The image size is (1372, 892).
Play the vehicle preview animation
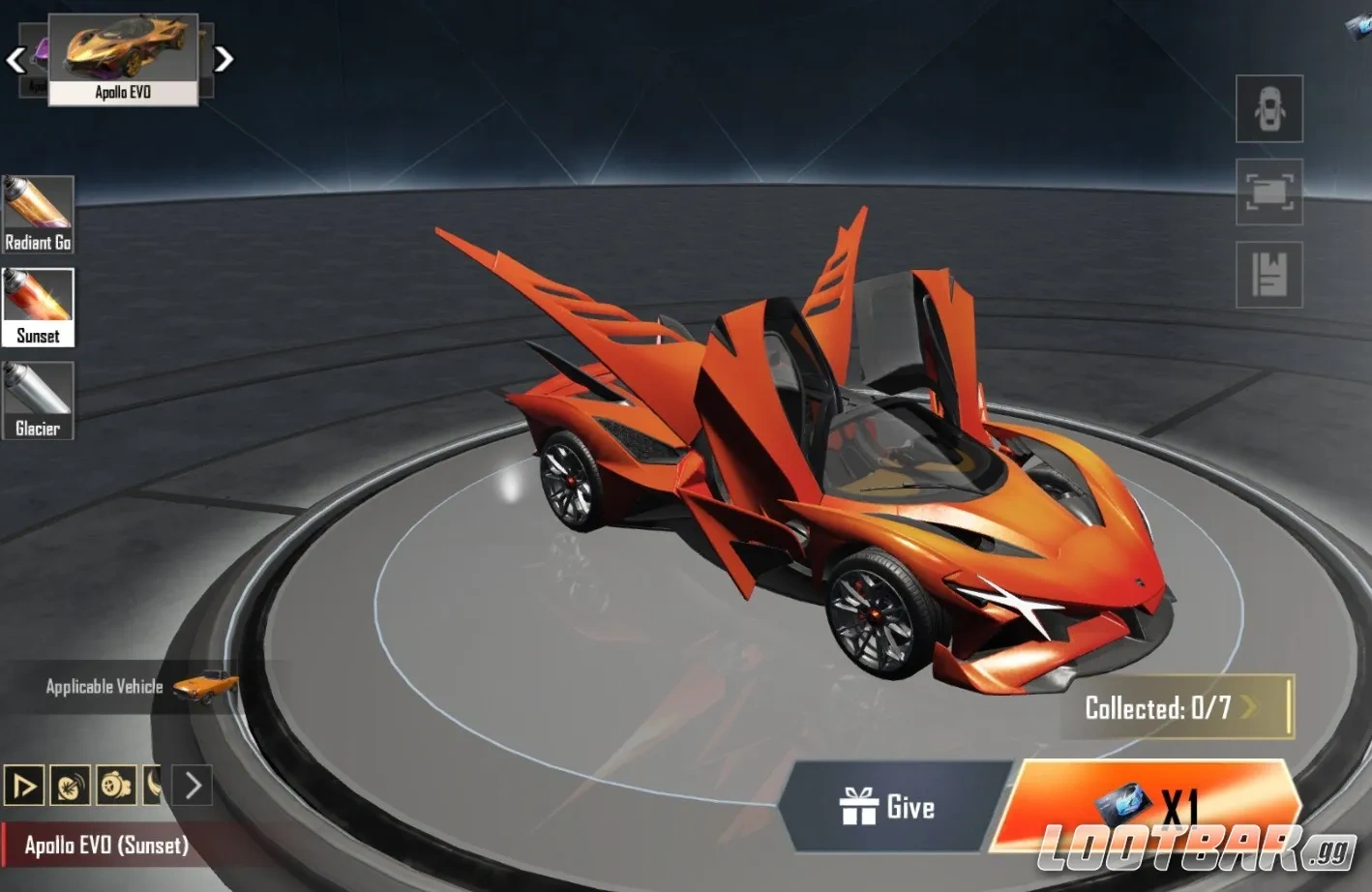click(24, 786)
